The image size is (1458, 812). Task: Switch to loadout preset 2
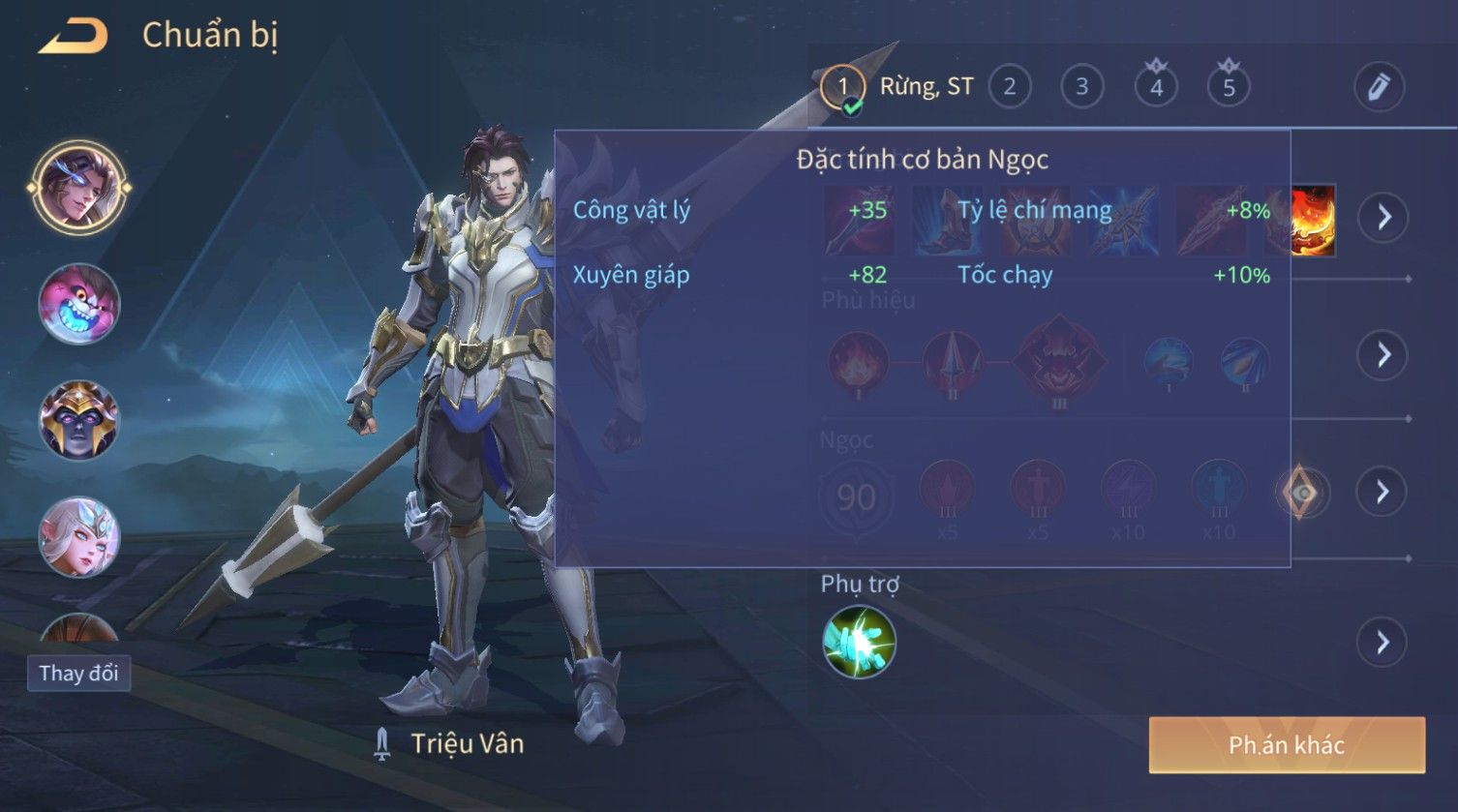click(1010, 87)
